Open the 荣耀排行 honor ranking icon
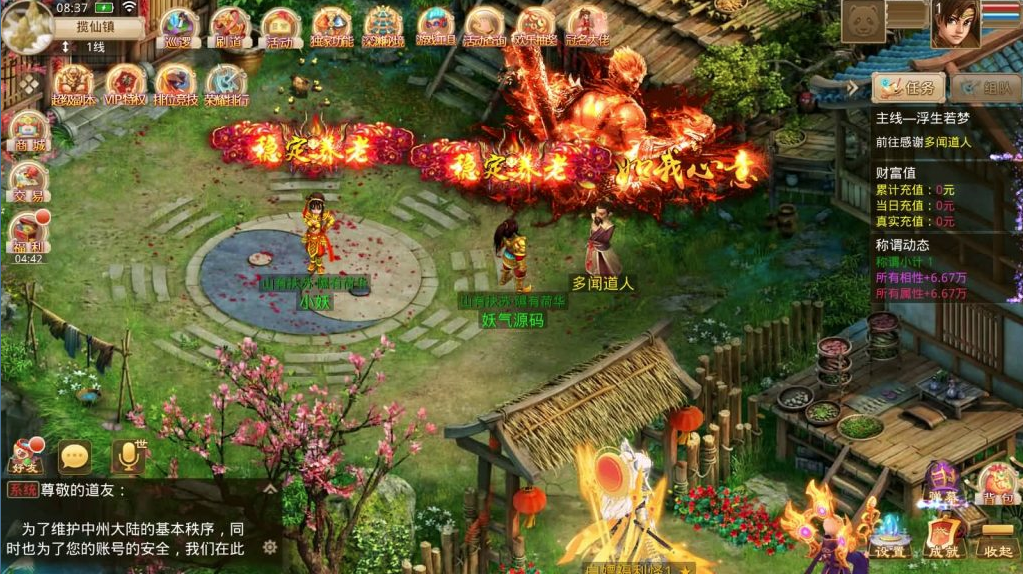 tap(227, 86)
